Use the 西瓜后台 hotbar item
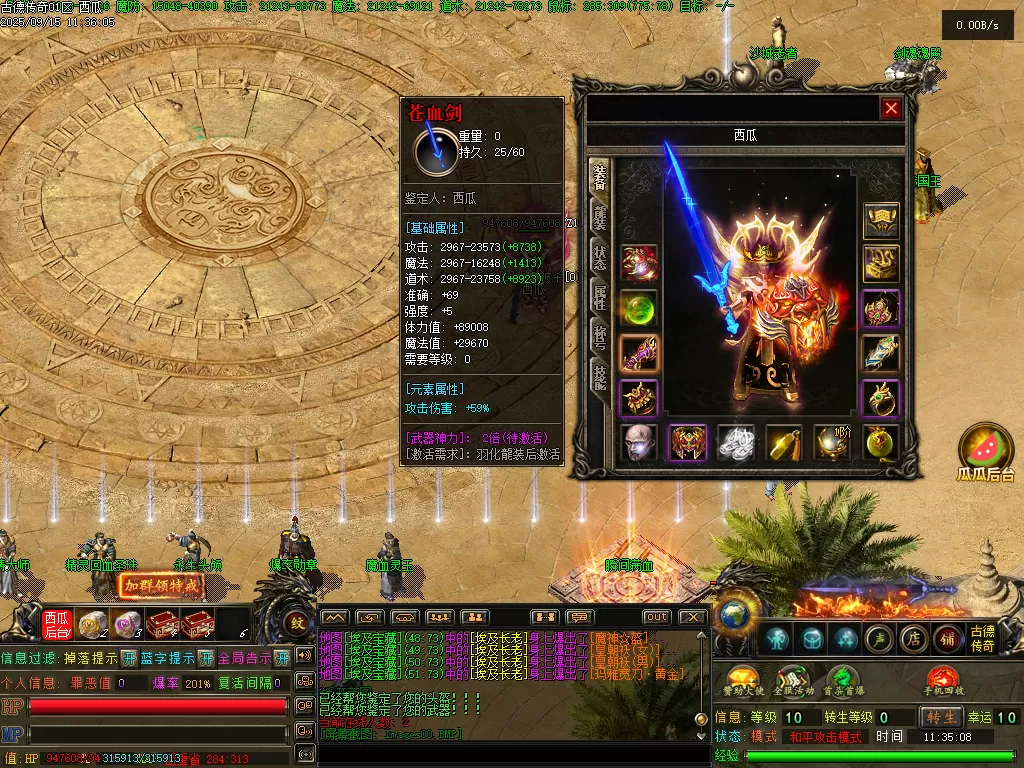 point(56,624)
